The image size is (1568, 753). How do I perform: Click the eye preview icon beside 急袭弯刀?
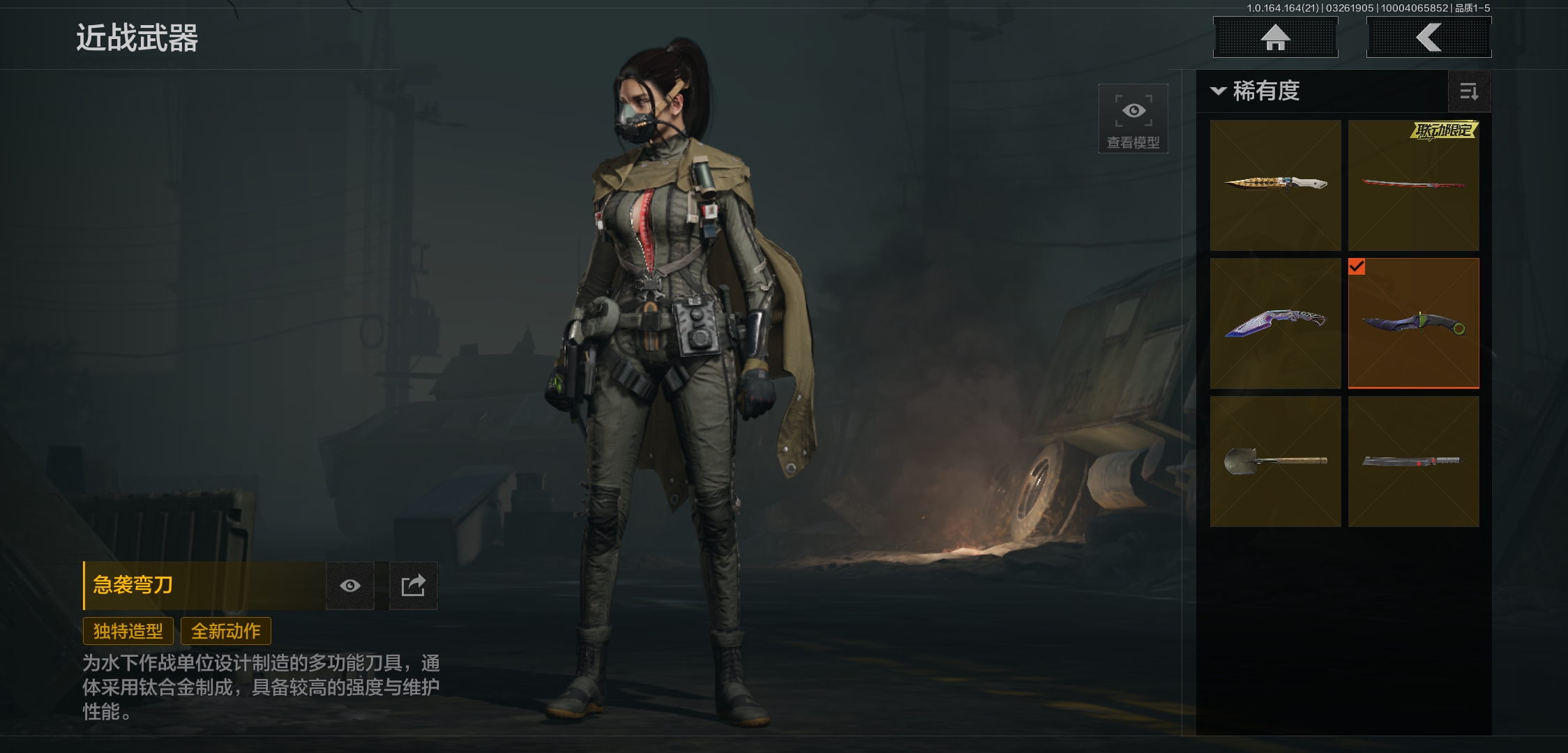pyautogui.click(x=350, y=586)
